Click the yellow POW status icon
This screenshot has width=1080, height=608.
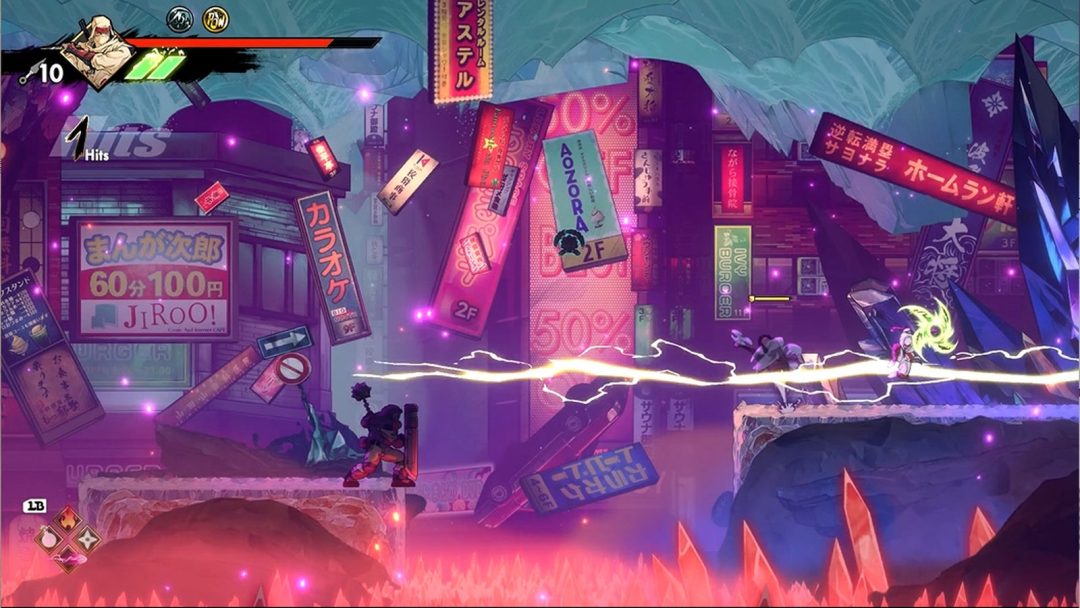(215, 17)
